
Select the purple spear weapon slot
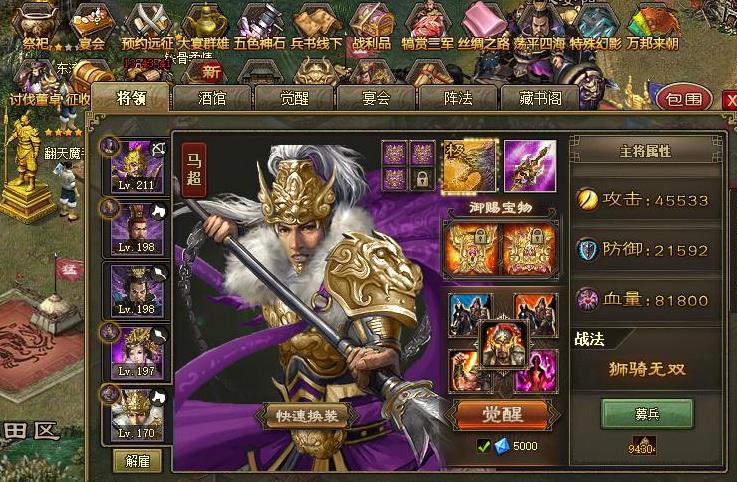[x=530, y=163]
